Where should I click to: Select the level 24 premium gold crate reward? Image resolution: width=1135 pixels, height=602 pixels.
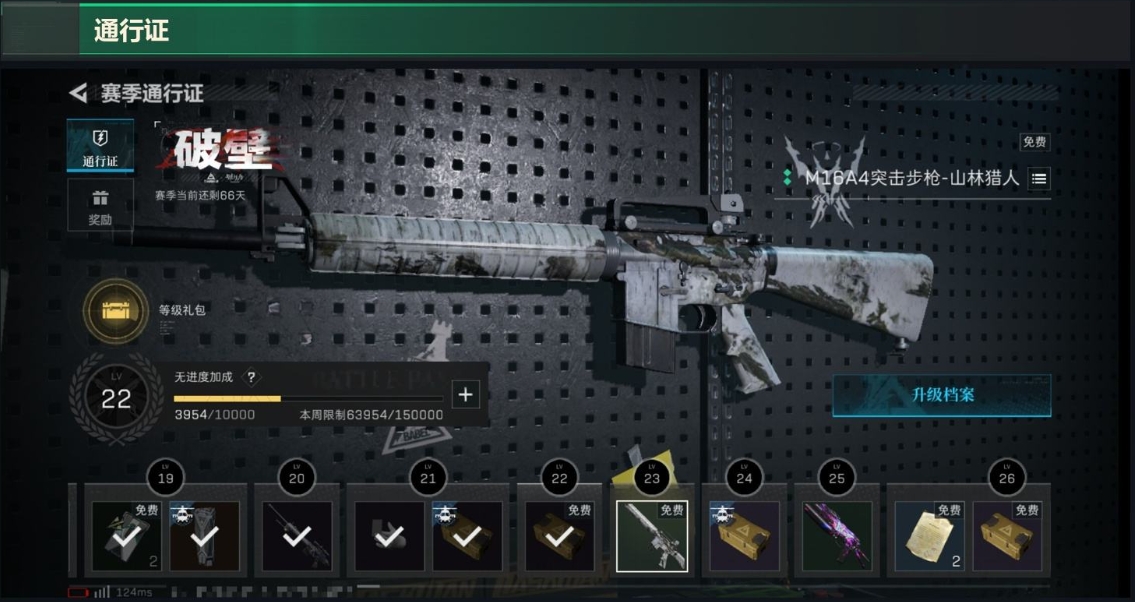(x=745, y=536)
